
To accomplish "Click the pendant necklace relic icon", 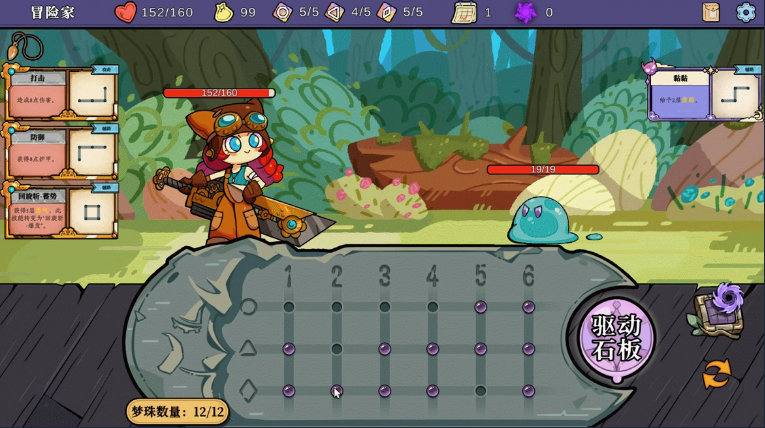I will [x=25, y=46].
